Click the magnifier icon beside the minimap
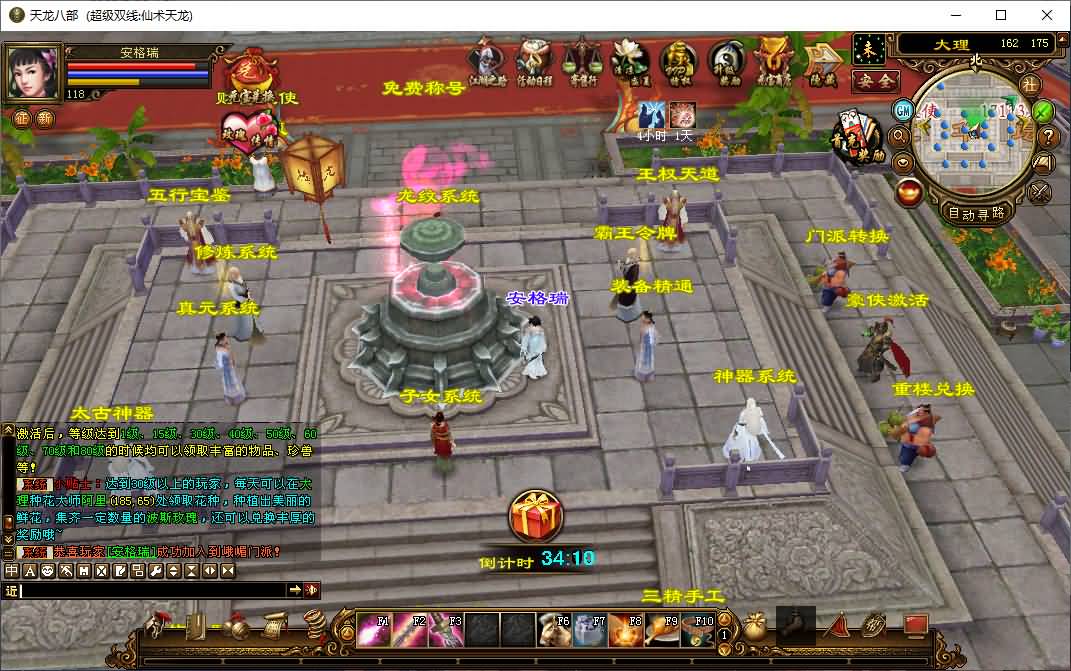Image resolution: width=1071 pixels, height=671 pixels. (x=899, y=135)
